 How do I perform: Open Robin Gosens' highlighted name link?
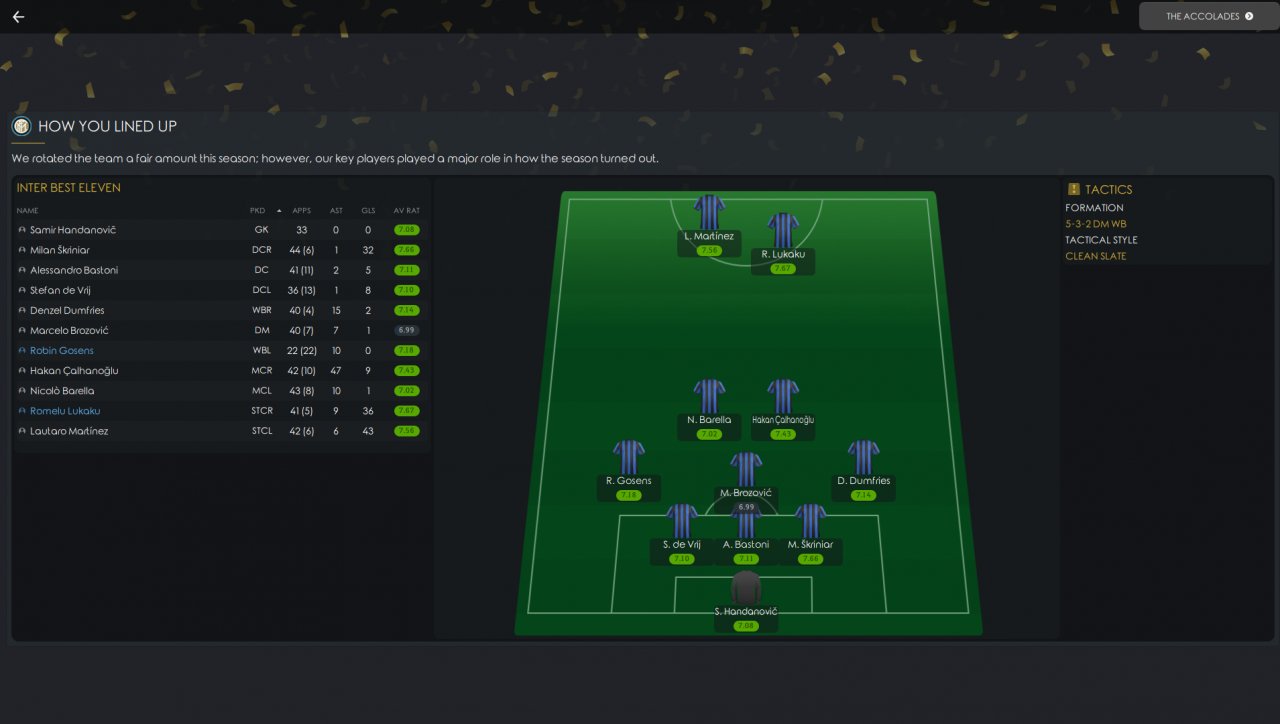tap(62, 351)
